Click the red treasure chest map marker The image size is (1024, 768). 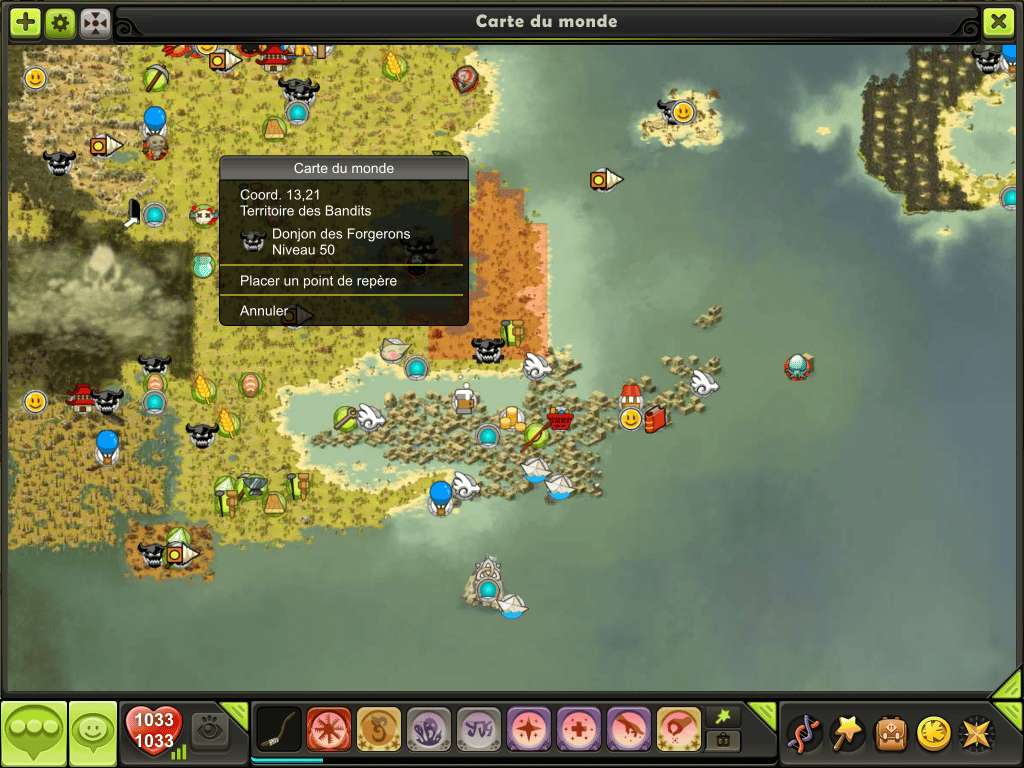pos(560,419)
